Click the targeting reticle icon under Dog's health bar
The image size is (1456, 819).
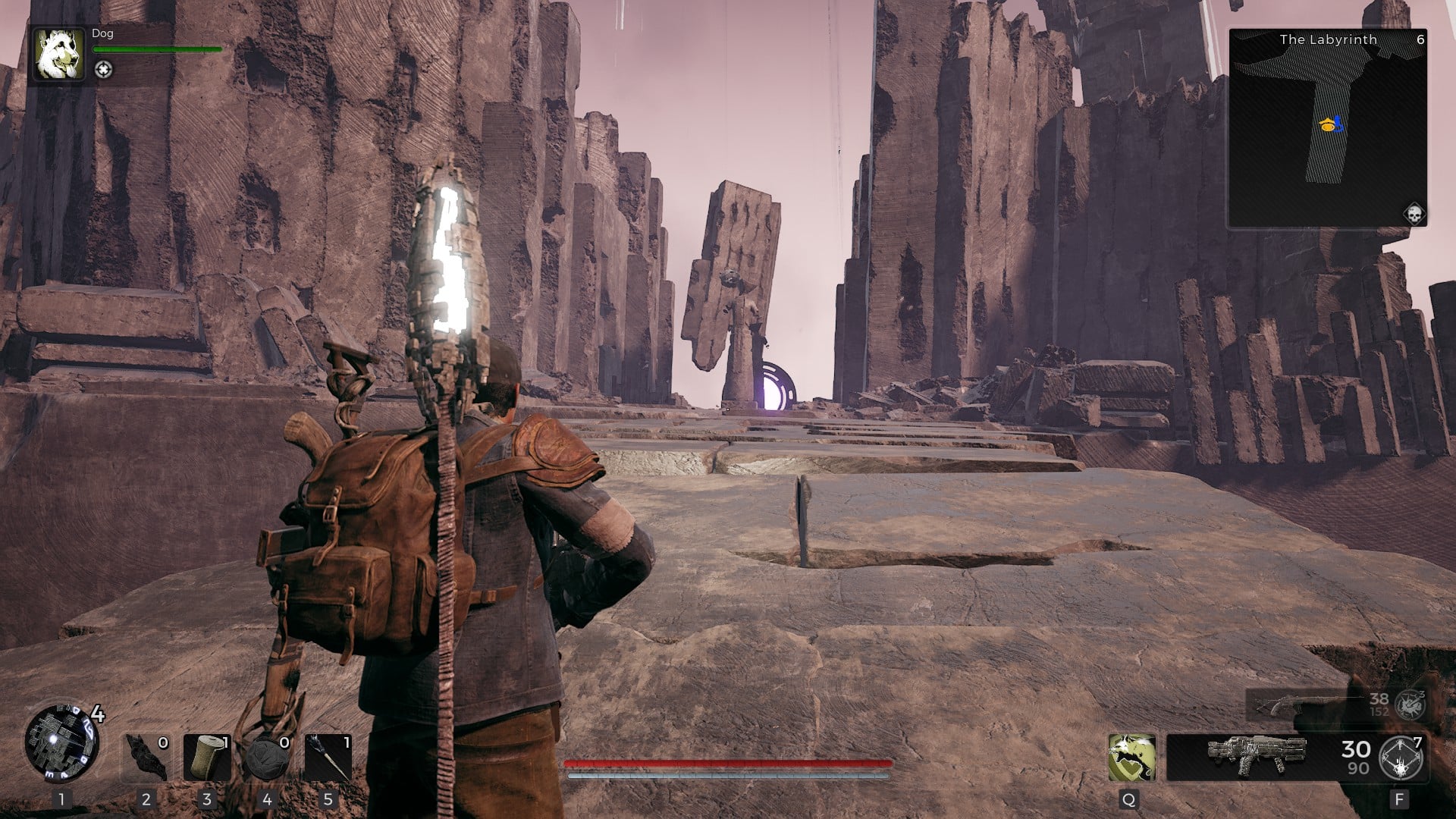104,71
